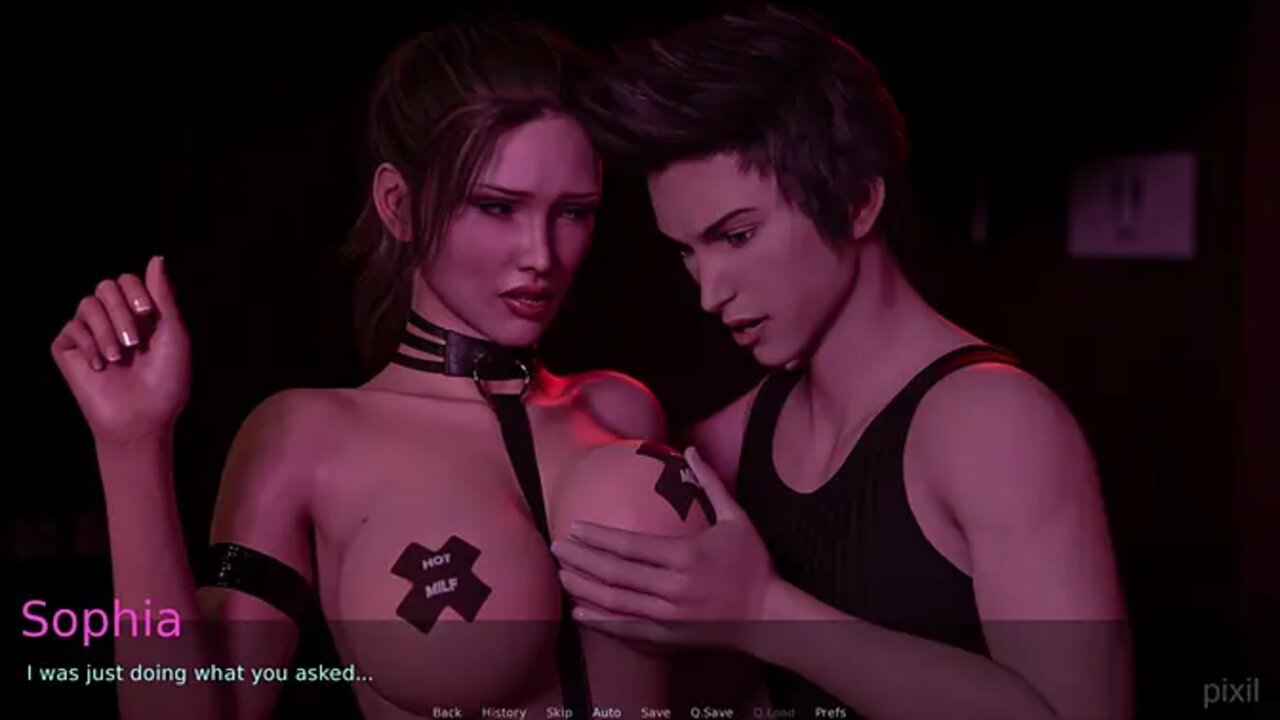Open the Prefs settings menu
Viewport: 1280px width, 720px height.
point(830,712)
